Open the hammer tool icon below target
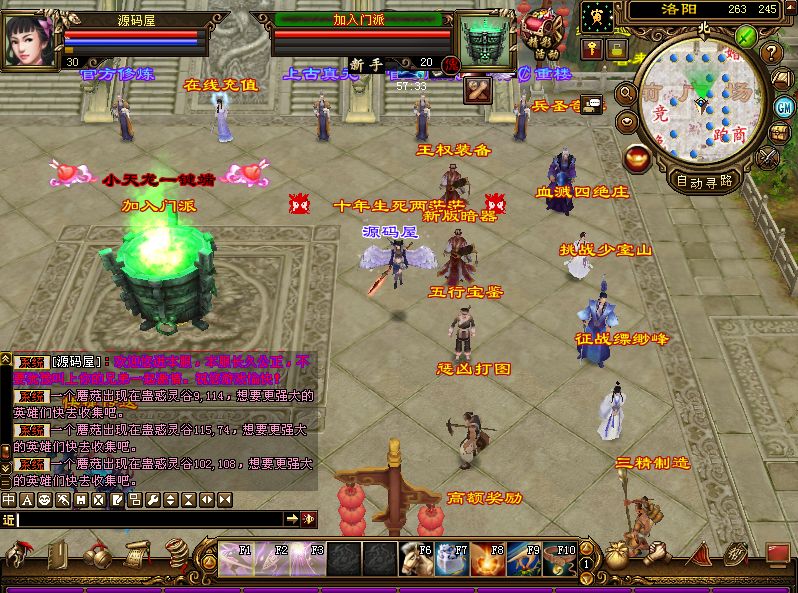The width and height of the screenshot is (798, 593). pyautogui.click(x=476, y=91)
